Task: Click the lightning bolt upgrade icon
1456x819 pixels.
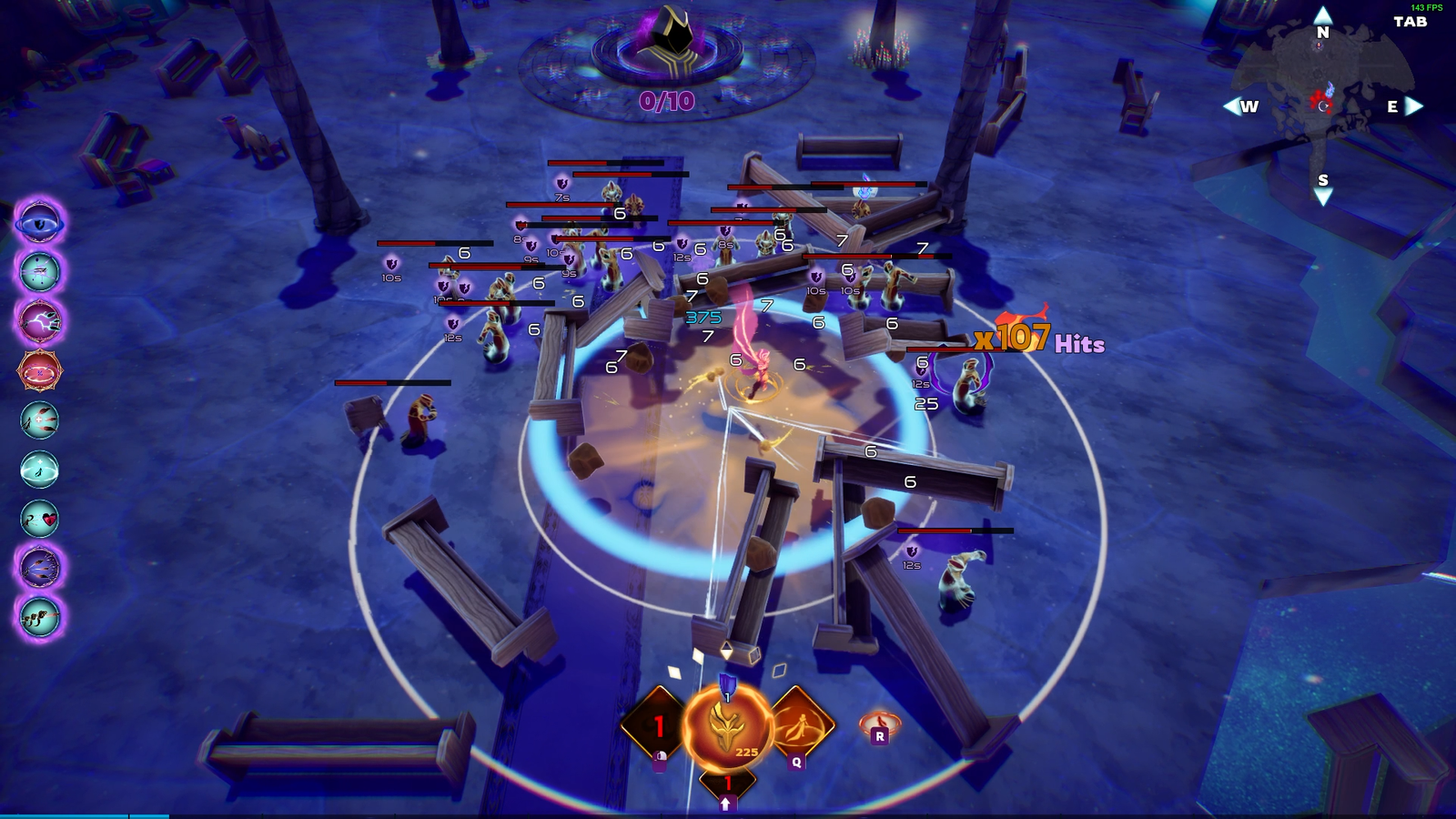Action: (x=39, y=321)
